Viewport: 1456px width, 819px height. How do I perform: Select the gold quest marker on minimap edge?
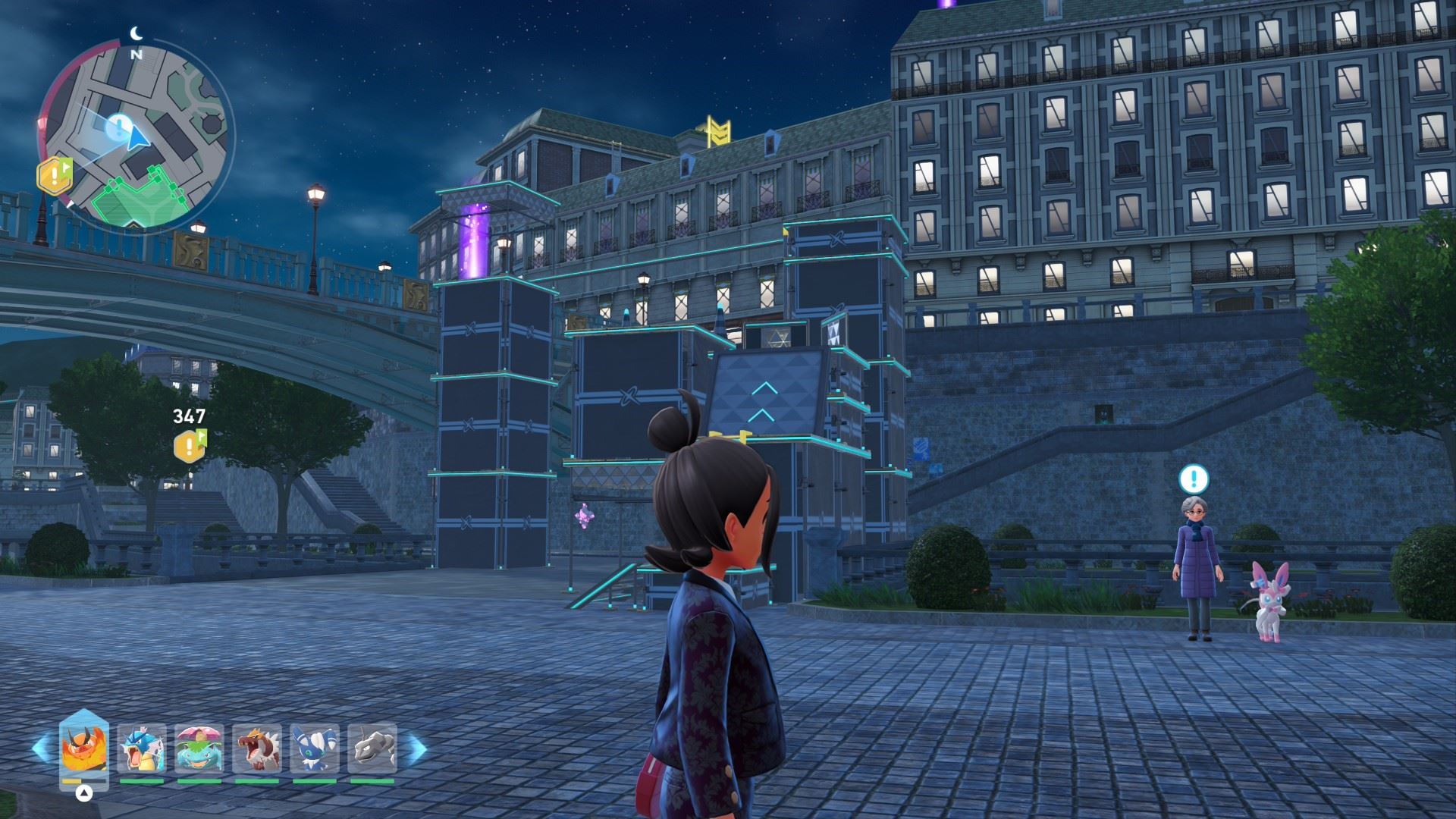click(x=55, y=176)
